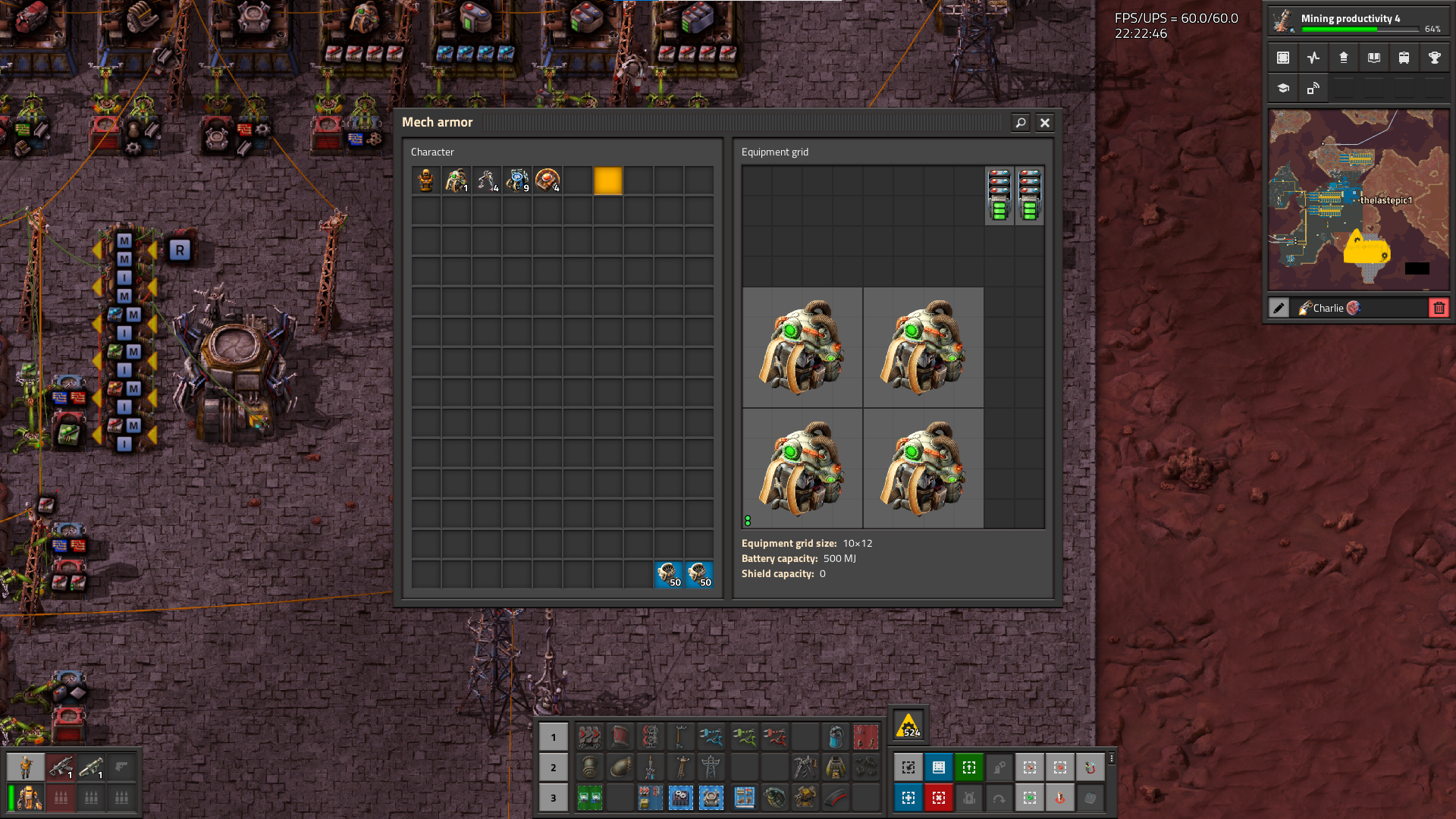Open the train overview

point(1404,58)
